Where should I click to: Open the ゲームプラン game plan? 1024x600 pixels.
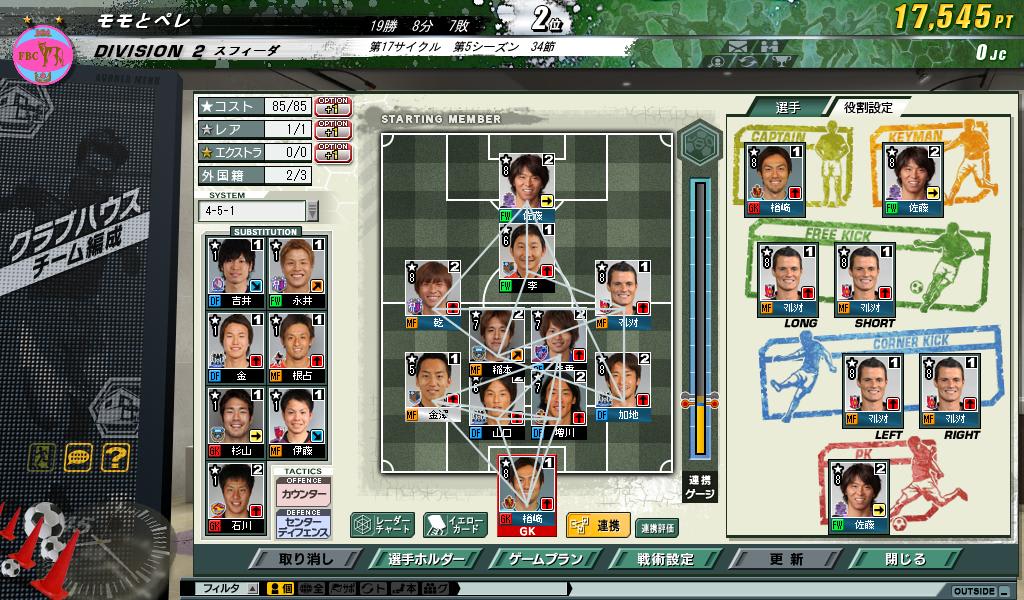tap(546, 559)
